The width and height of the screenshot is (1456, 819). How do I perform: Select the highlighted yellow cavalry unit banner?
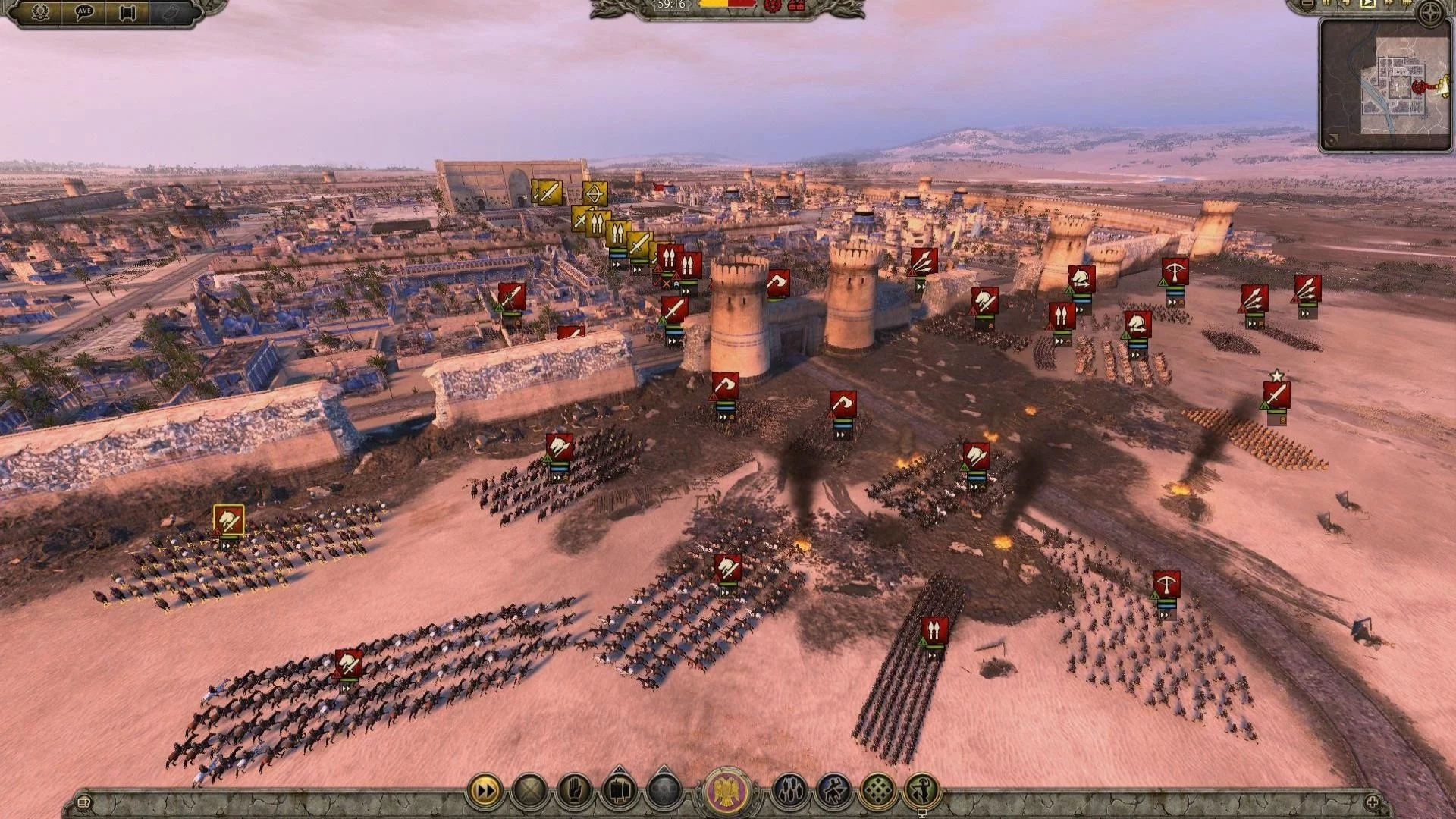[x=228, y=521]
